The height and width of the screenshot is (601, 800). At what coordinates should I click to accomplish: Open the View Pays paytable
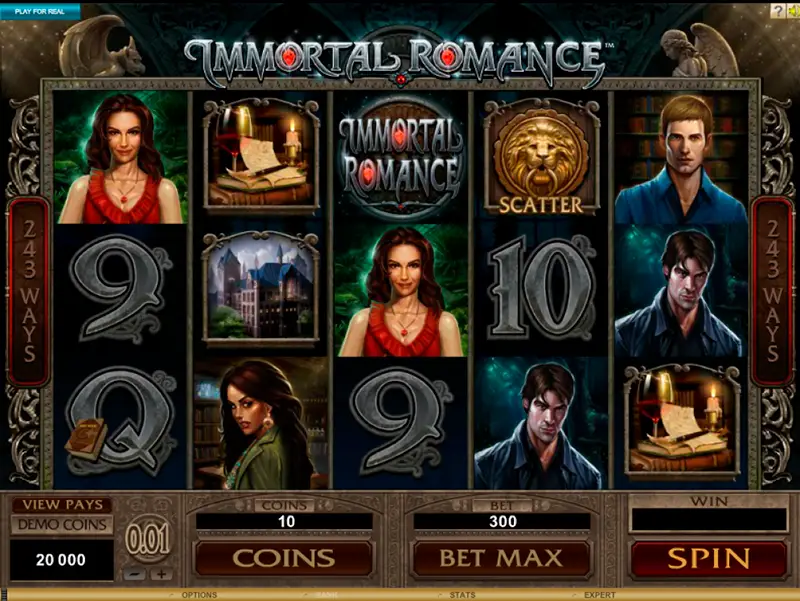coord(61,505)
